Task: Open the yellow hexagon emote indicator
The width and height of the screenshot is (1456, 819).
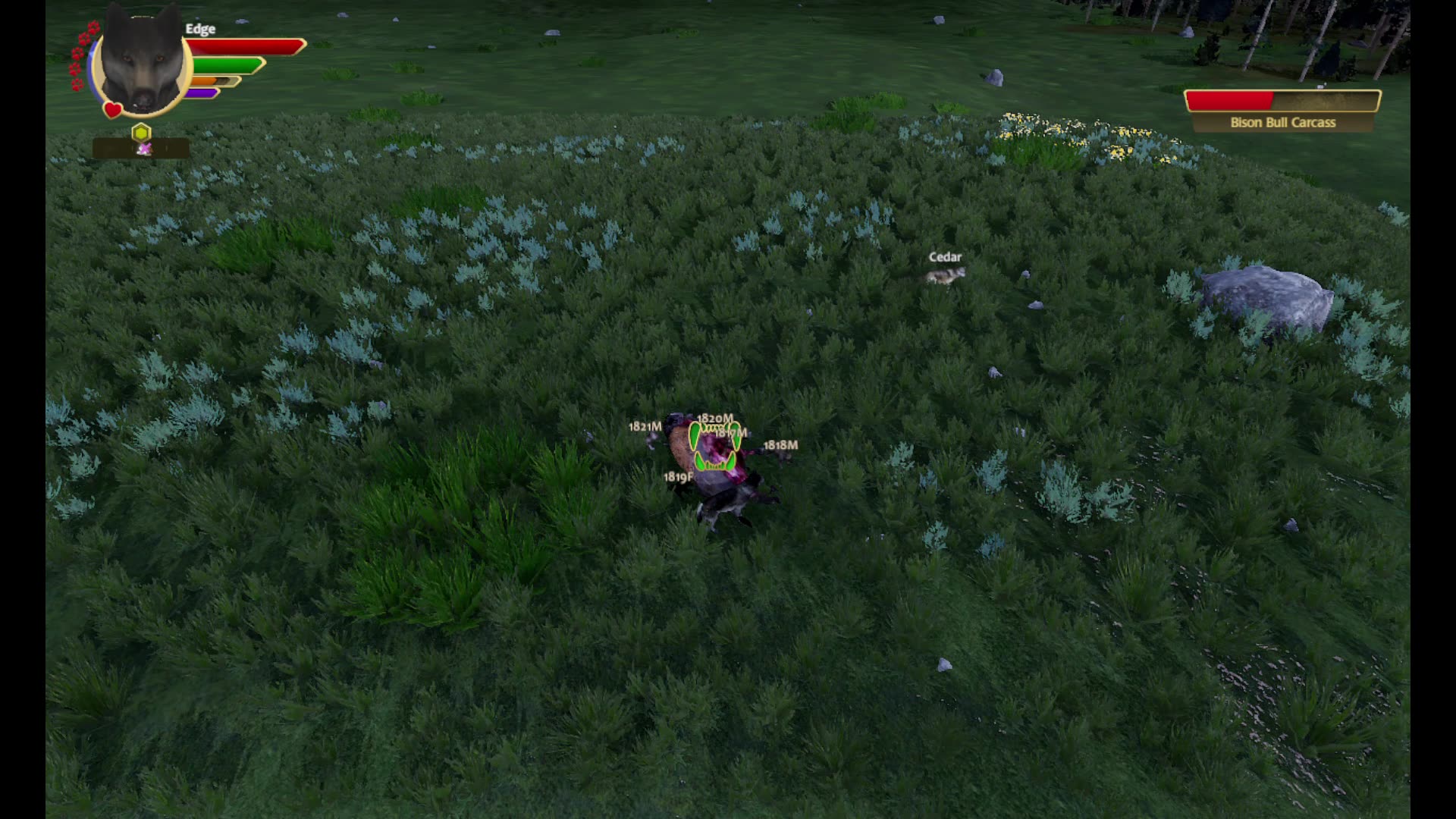Action: [x=141, y=131]
